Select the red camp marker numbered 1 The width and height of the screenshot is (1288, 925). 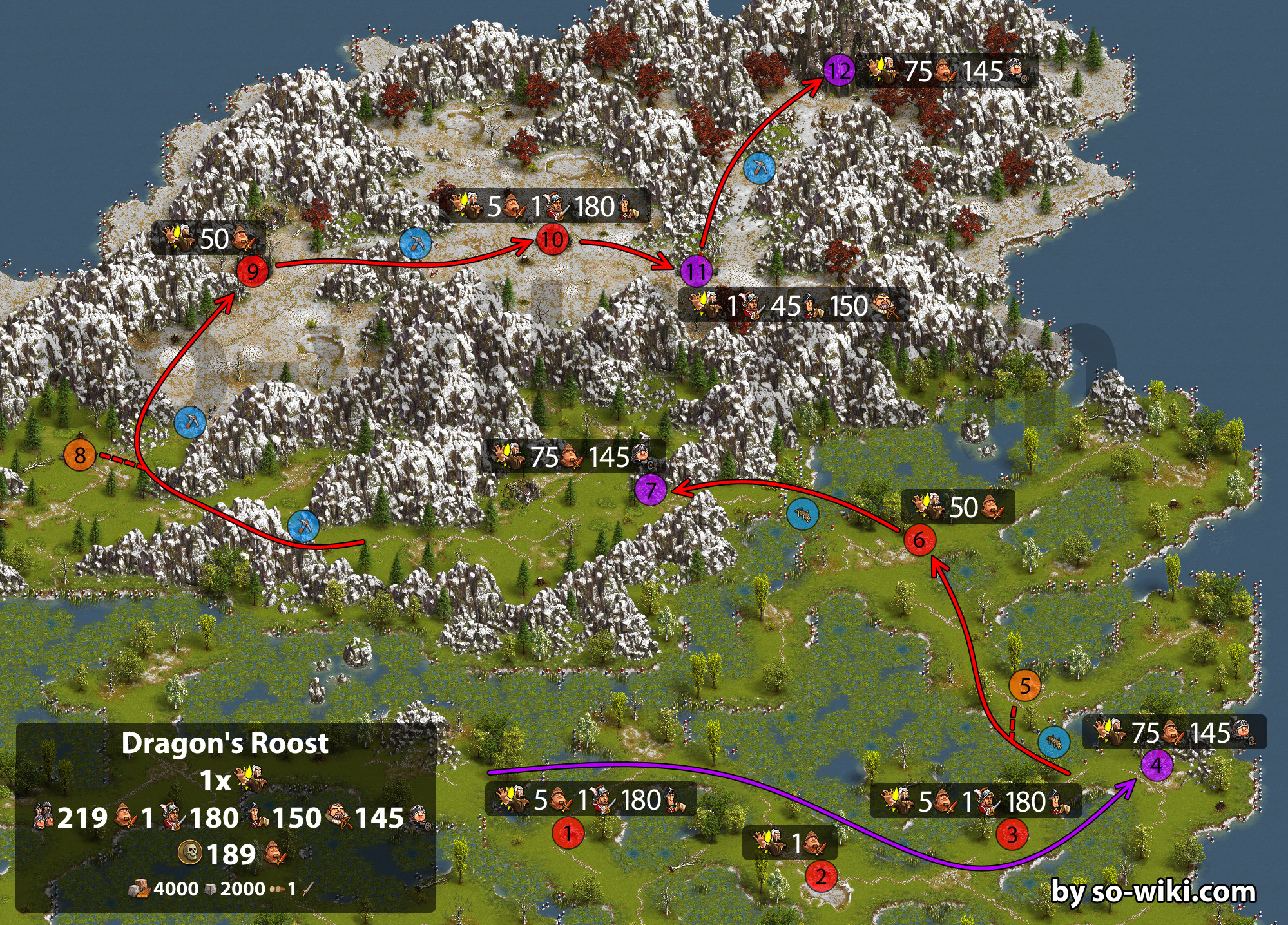pos(568,833)
